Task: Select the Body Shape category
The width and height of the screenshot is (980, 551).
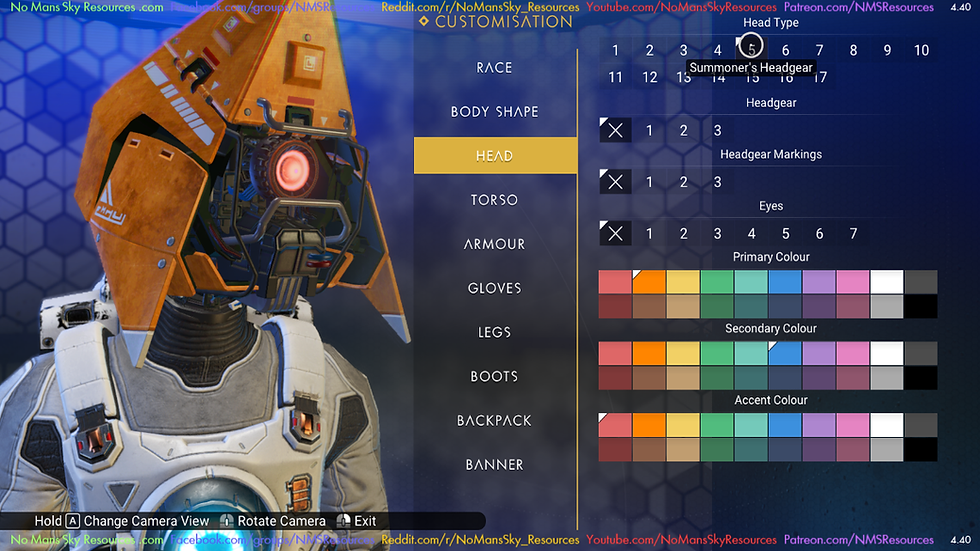Action: click(495, 112)
